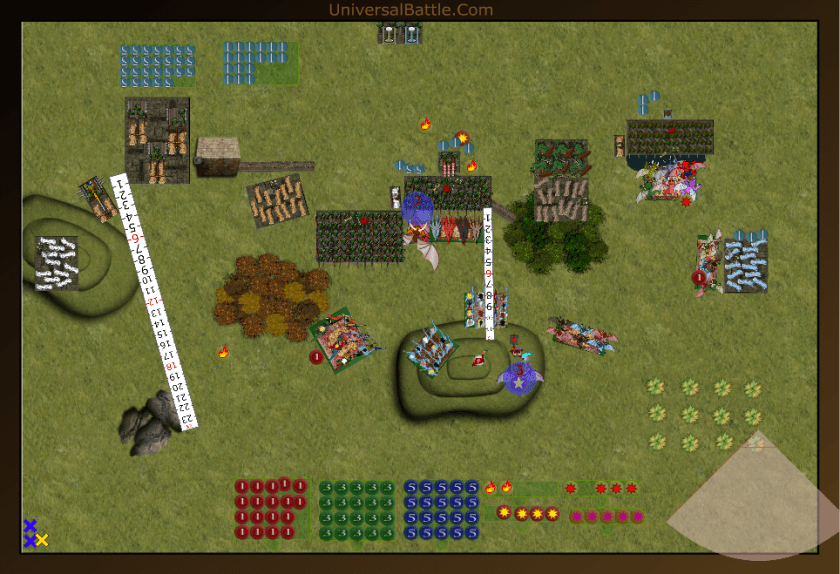Select the yellow X marker
840x574 pixels.
click(42, 540)
